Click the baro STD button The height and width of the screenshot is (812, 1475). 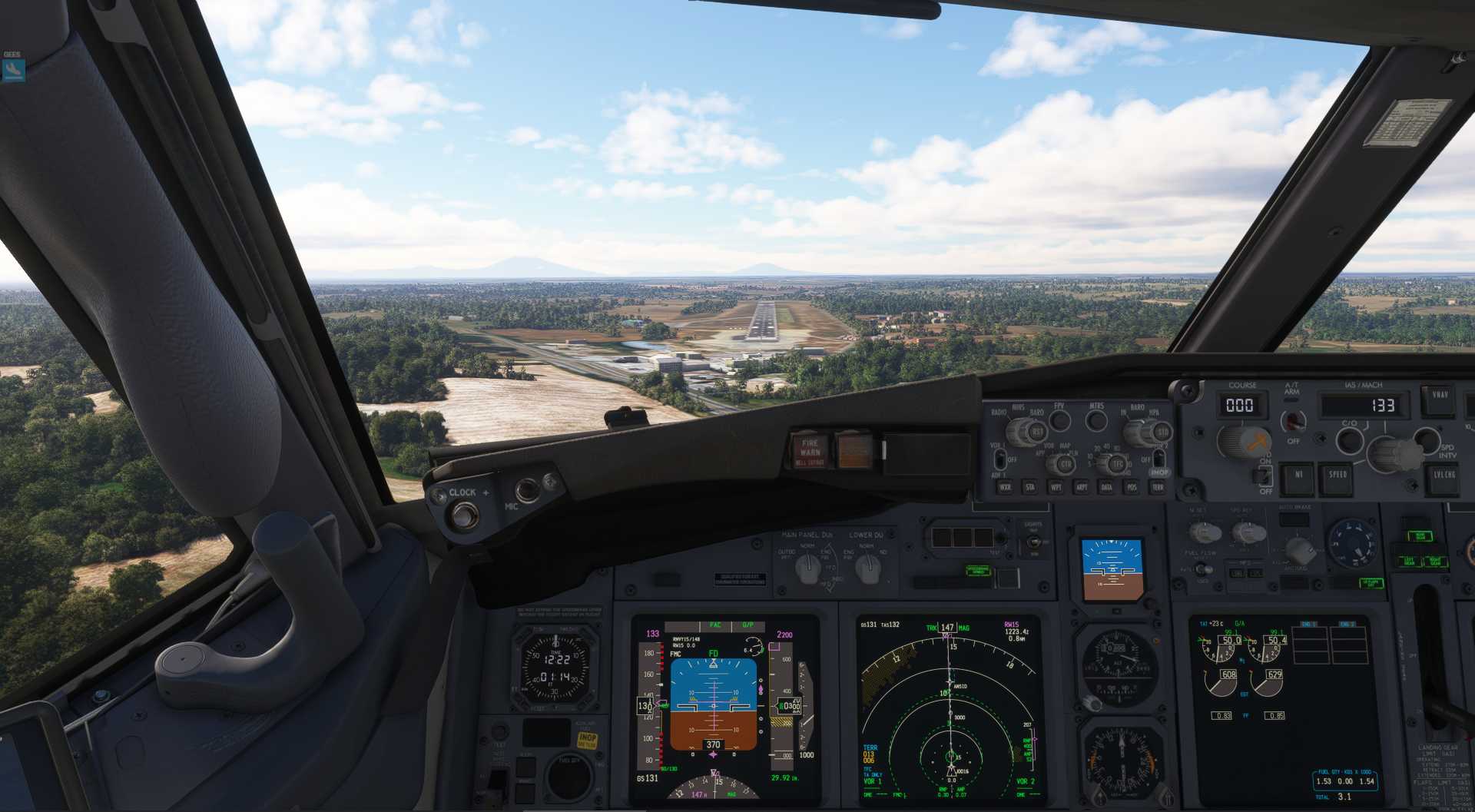1163,433
